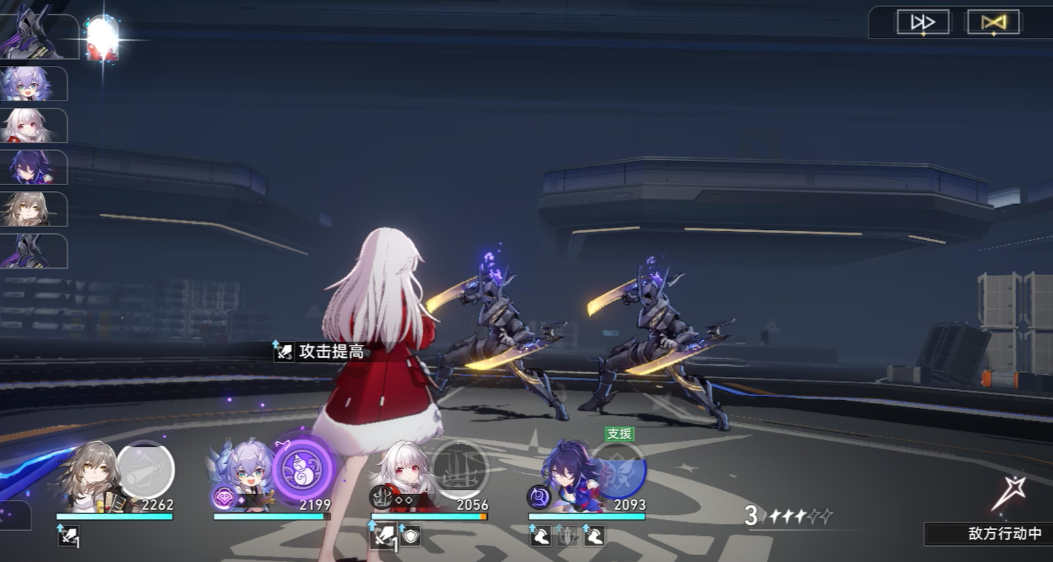This screenshot has height=562, width=1053.
Task: Select the purple-haired character in turn order
Action: click(x=28, y=168)
